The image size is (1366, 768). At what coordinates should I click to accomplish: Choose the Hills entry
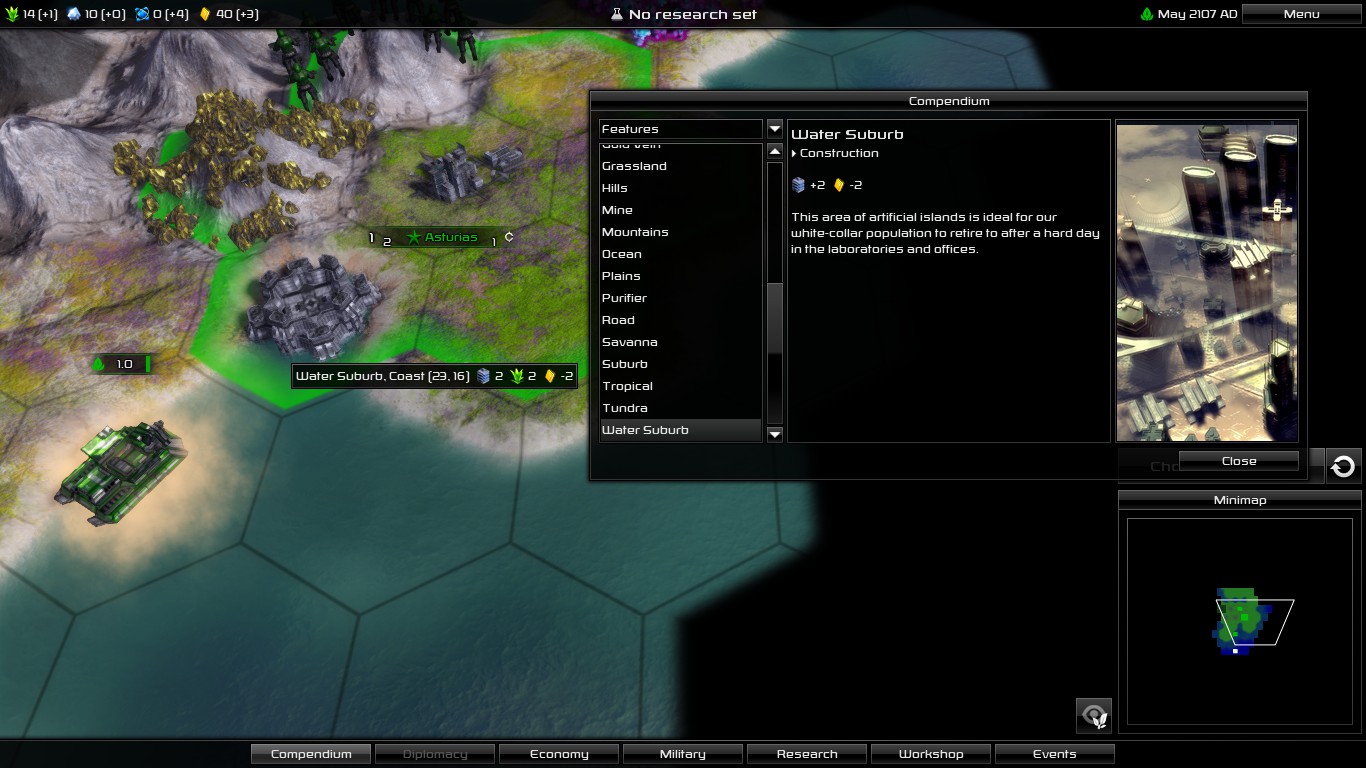click(x=615, y=188)
